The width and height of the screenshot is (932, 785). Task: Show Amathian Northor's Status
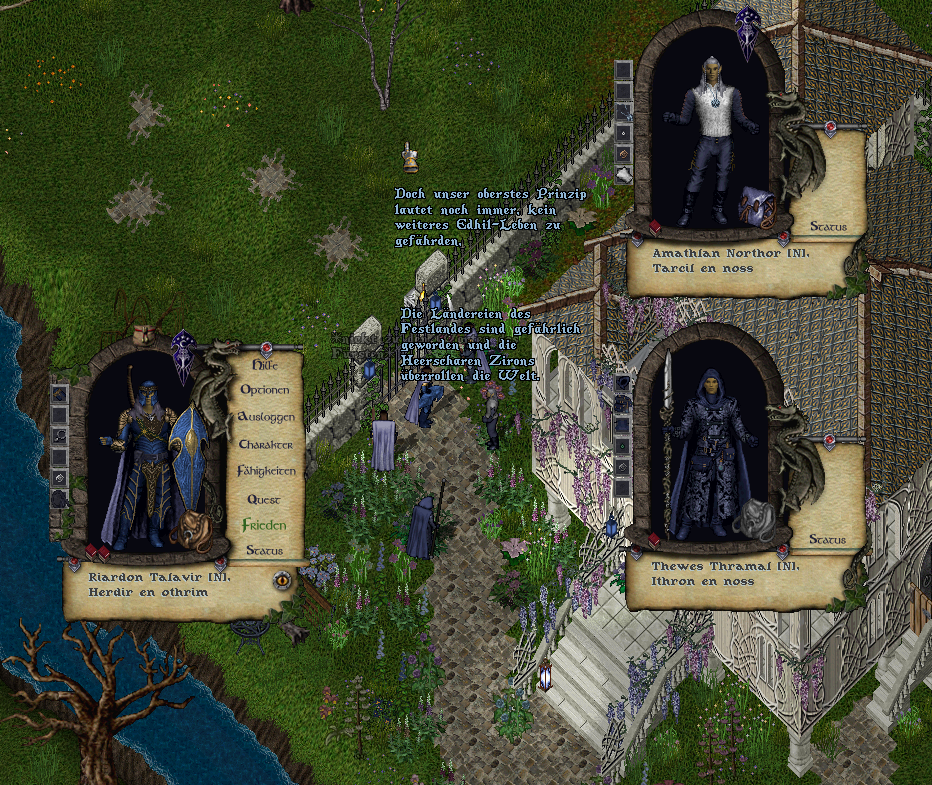pos(828,227)
